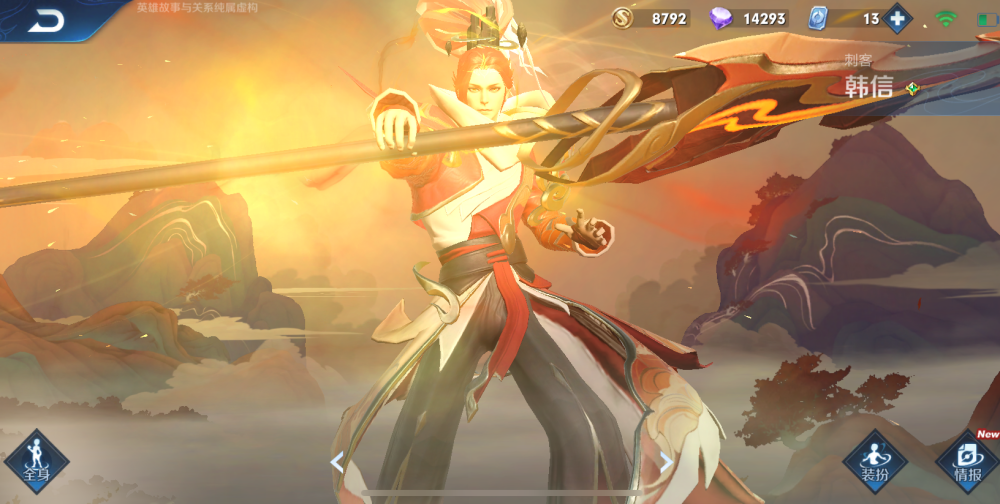Click the gem icon beside 韩信's name
The image size is (1000, 504).
911,88
